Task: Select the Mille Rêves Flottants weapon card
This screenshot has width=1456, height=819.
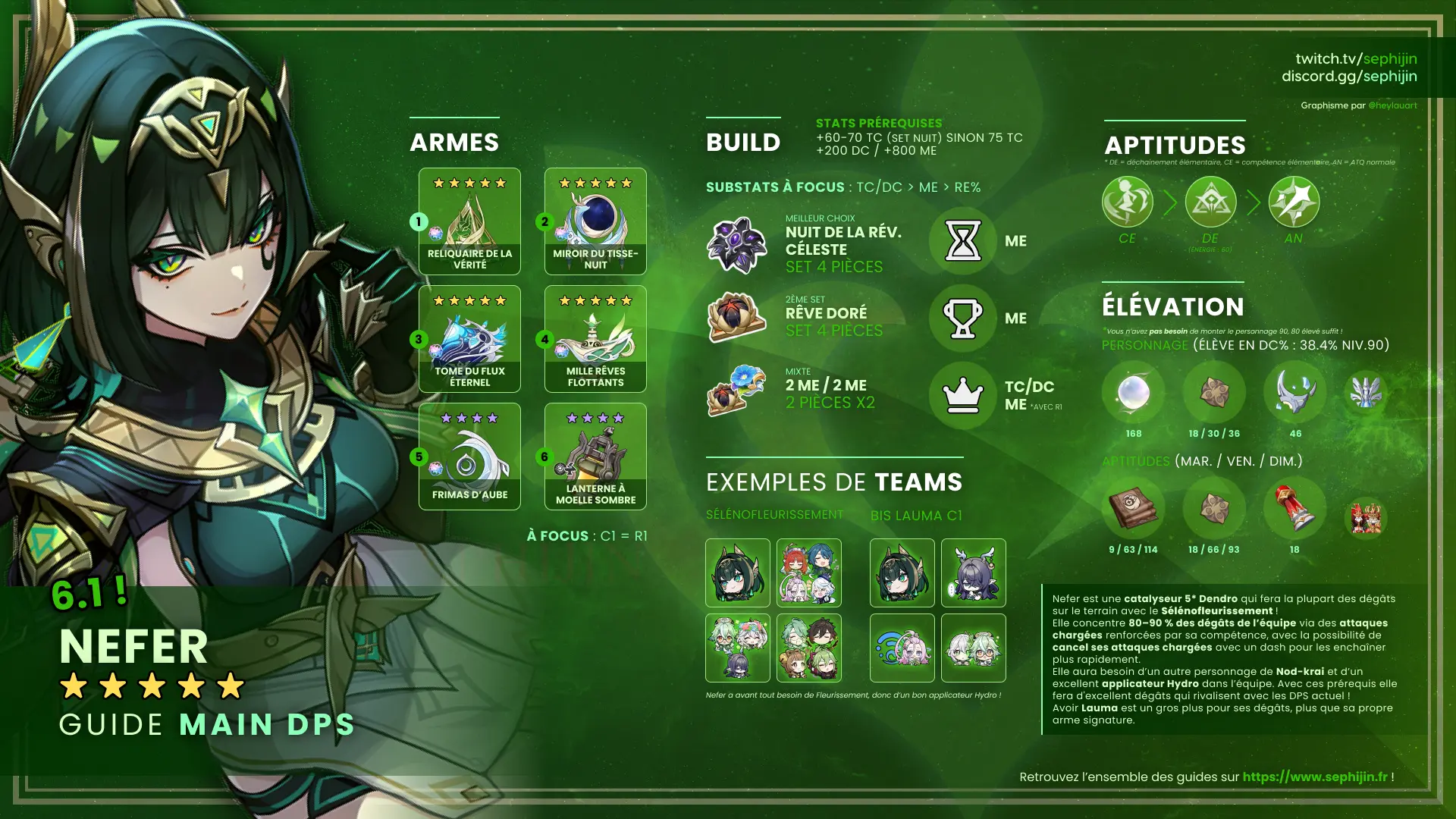Action: (595, 339)
